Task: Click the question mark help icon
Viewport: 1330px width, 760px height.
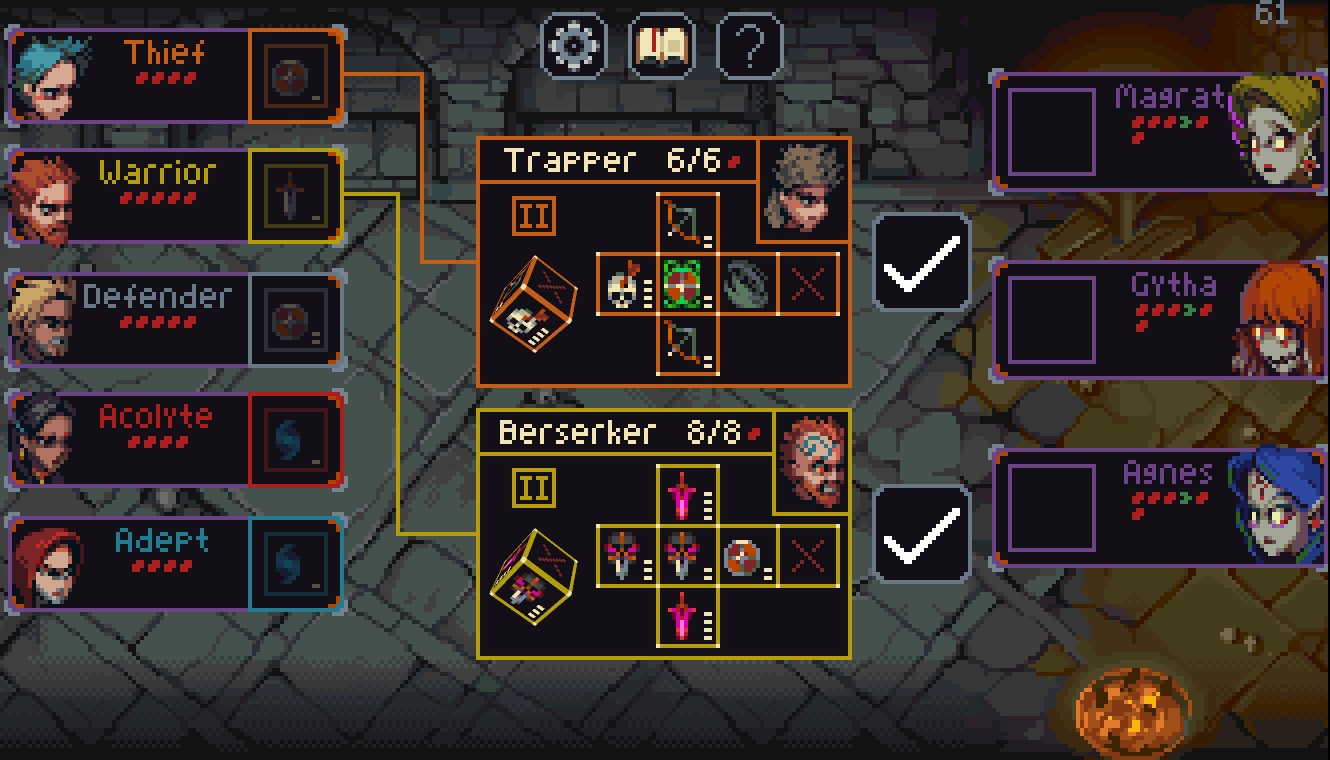Action: click(750, 45)
